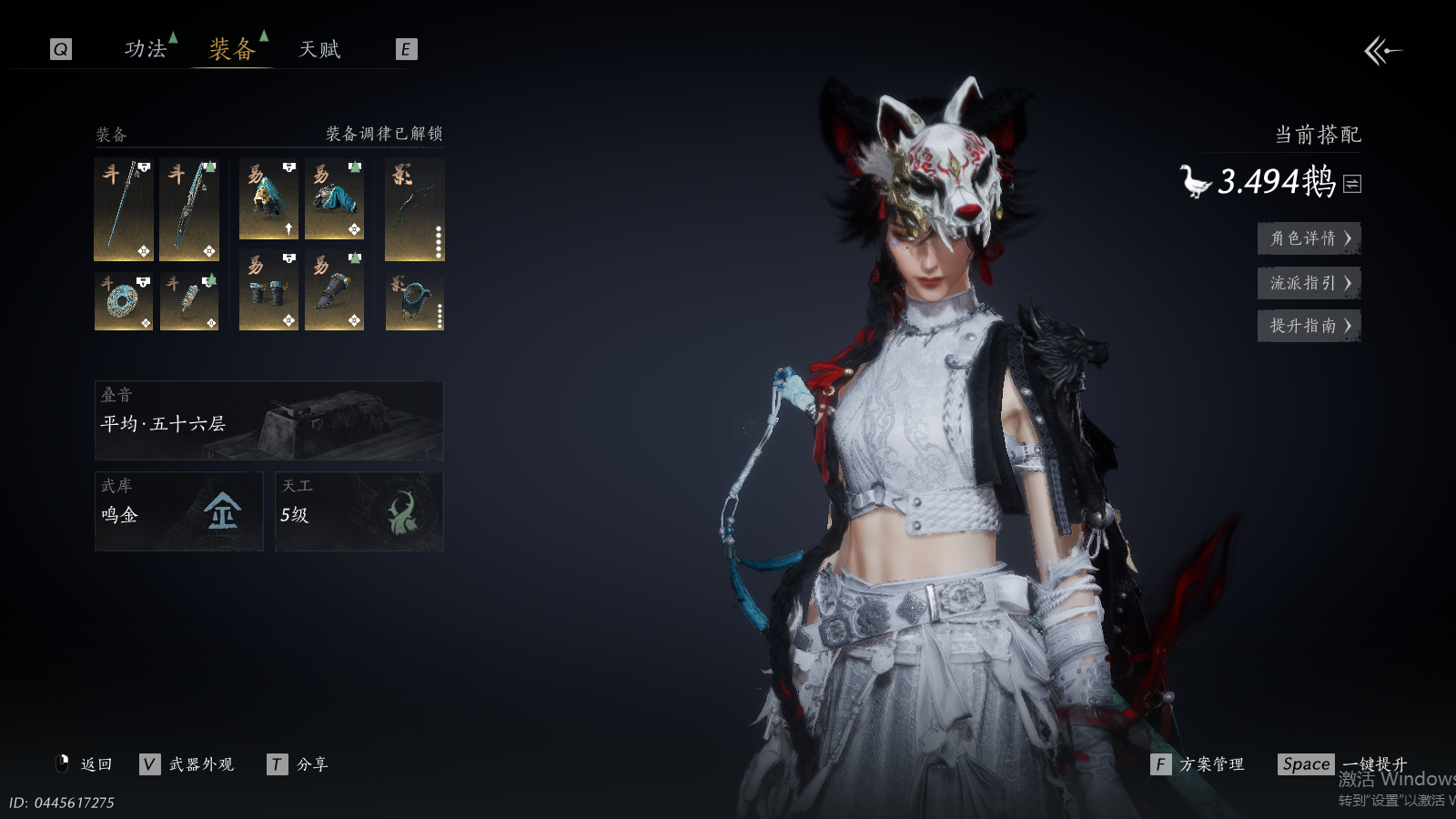Screen dimensions: 1456x819
Task: Select the broad ornate blade weapon slot
Action: [189, 209]
